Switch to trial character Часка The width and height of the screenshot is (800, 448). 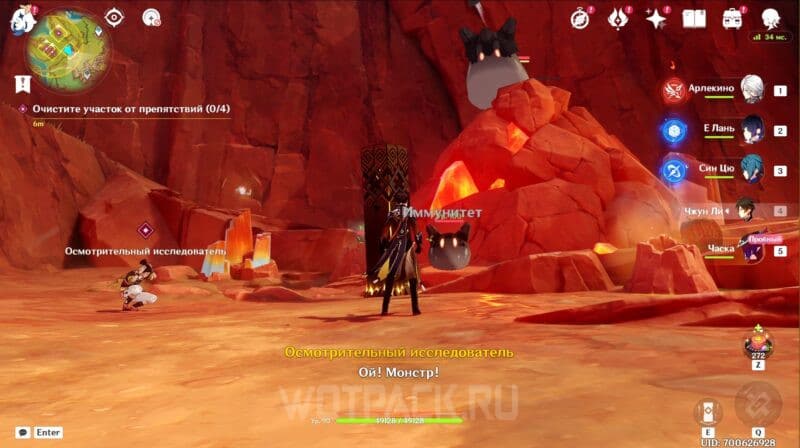point(750,250)
